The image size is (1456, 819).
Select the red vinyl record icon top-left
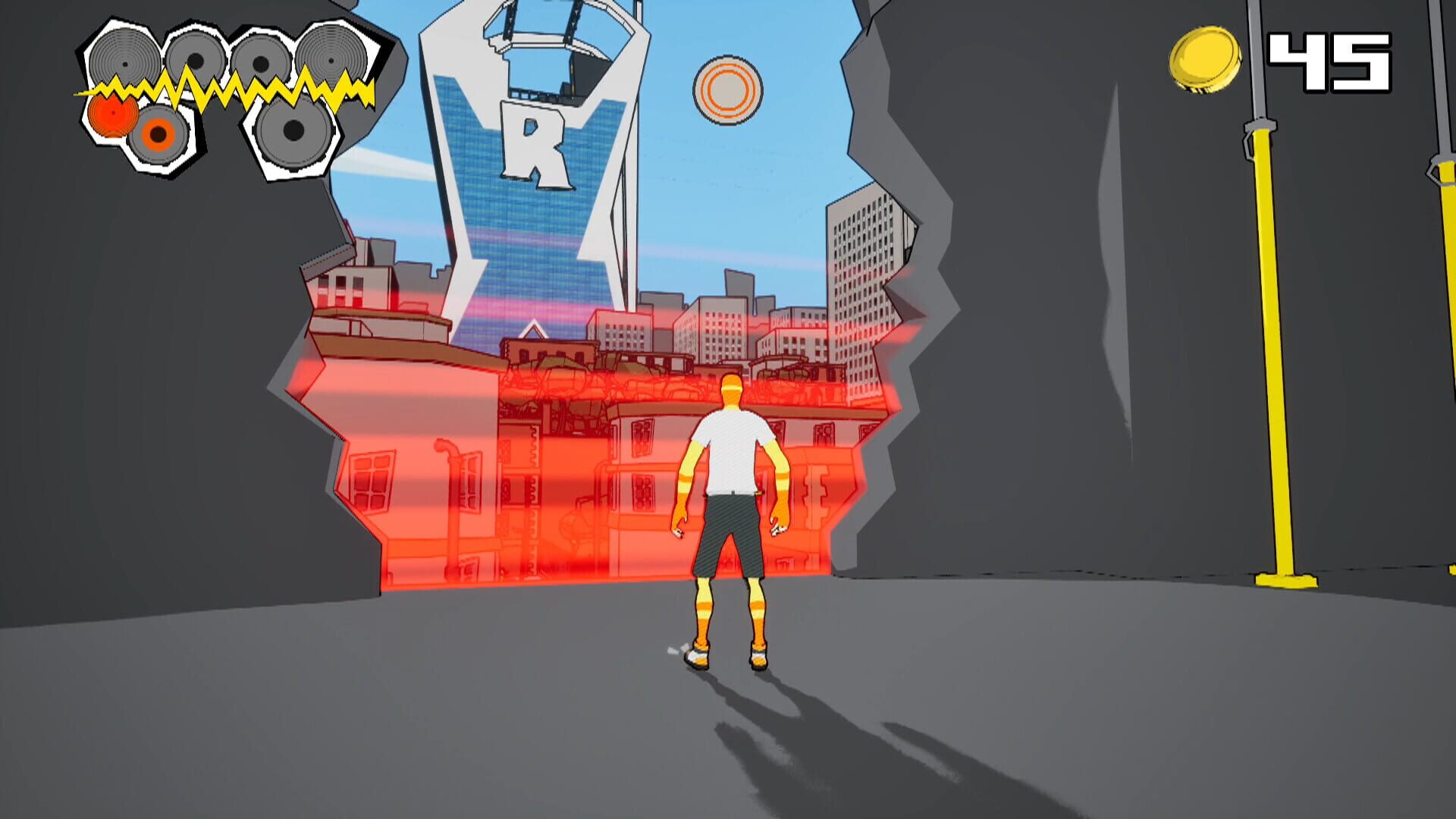click(112, 115)
